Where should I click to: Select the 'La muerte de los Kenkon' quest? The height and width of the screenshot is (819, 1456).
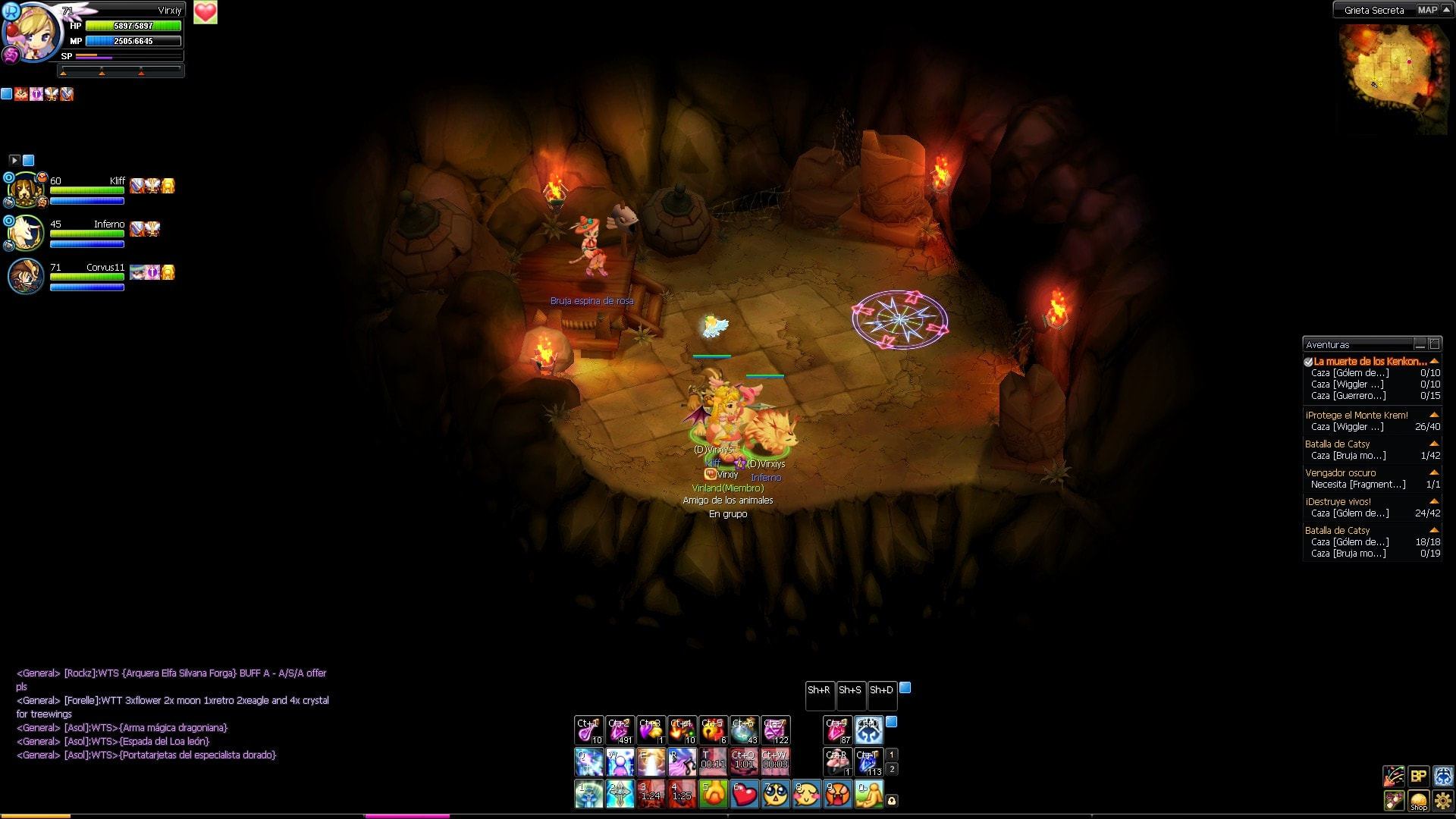(x=1370, y=362)
